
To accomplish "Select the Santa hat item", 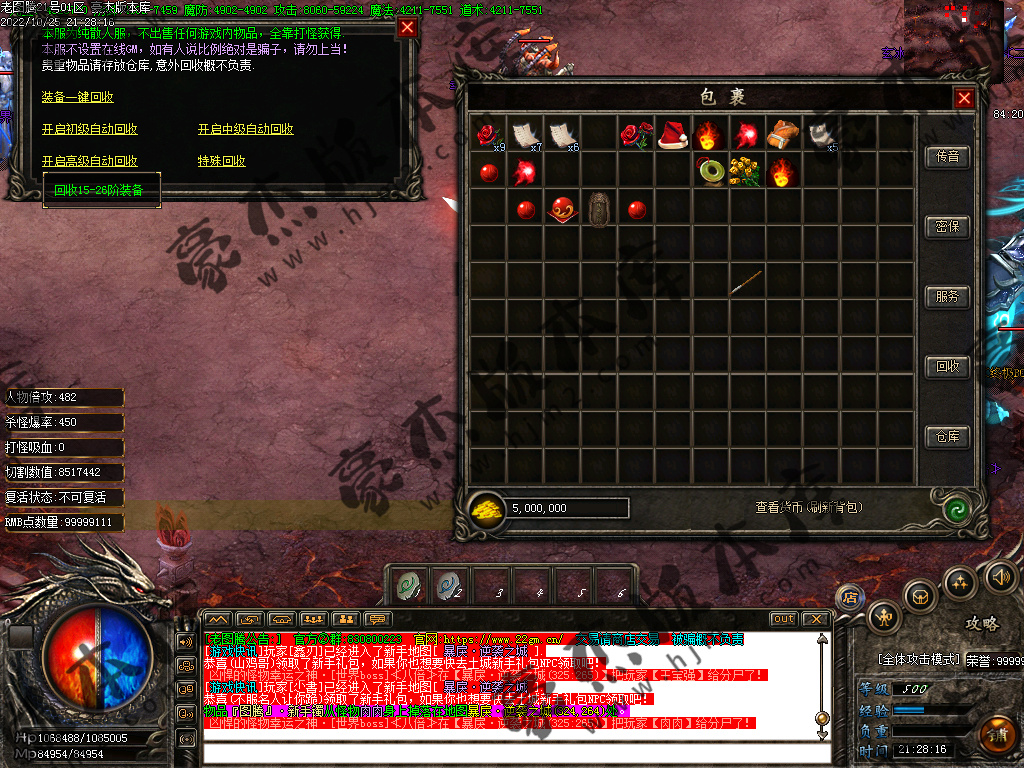I will (672, 134).
